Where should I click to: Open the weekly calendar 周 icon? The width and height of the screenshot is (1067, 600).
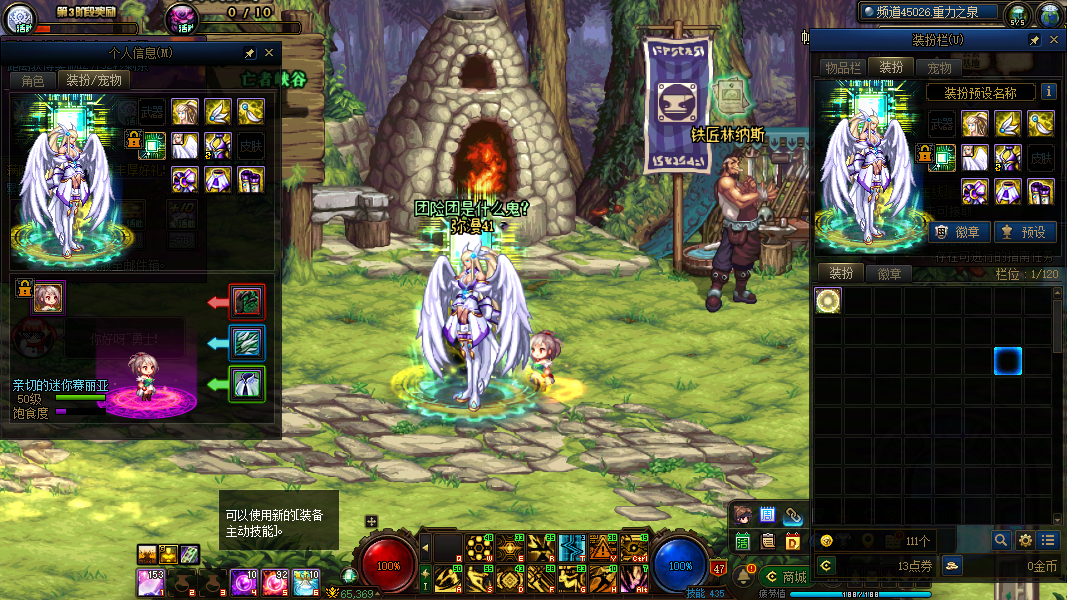coord(768,516)
